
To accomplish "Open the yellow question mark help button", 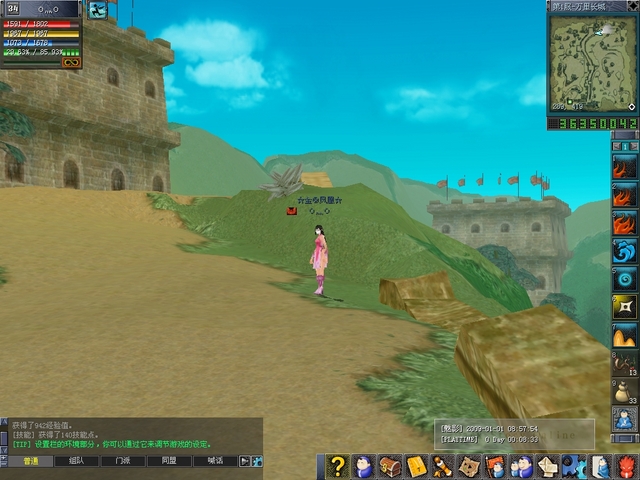I will point(339,466).
